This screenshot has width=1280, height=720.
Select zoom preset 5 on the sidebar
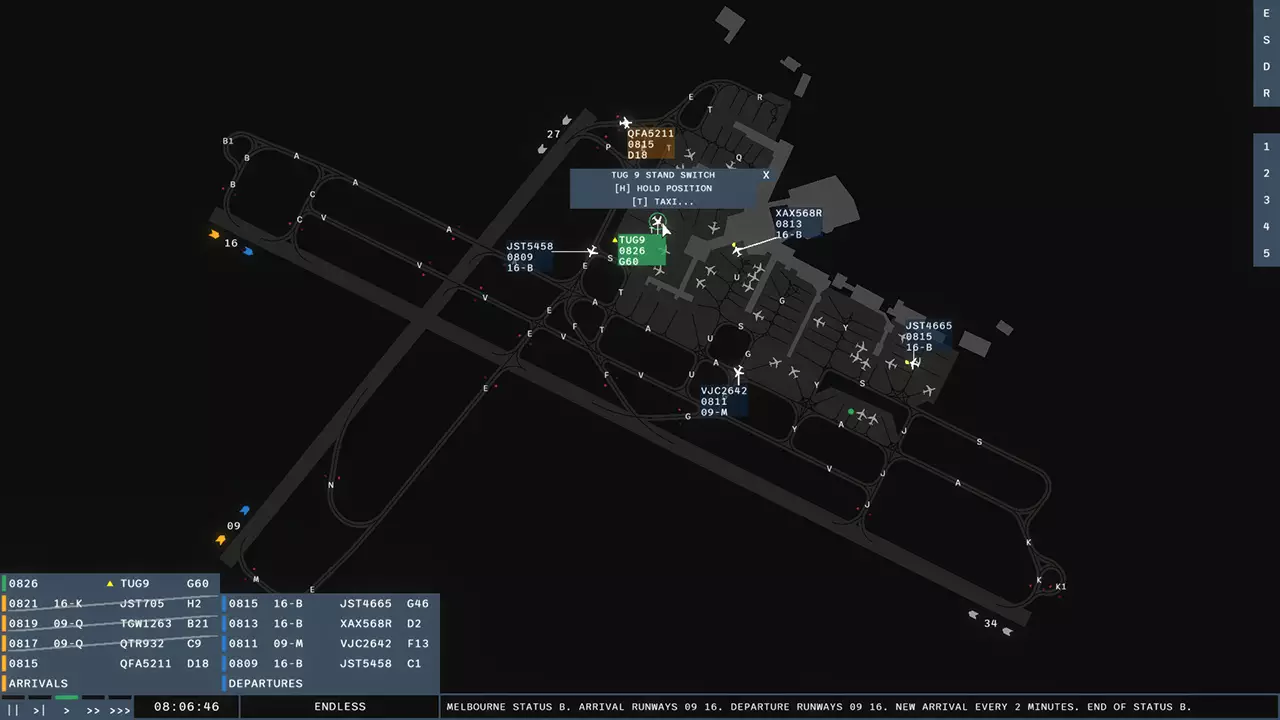[x=1265, y=253]
